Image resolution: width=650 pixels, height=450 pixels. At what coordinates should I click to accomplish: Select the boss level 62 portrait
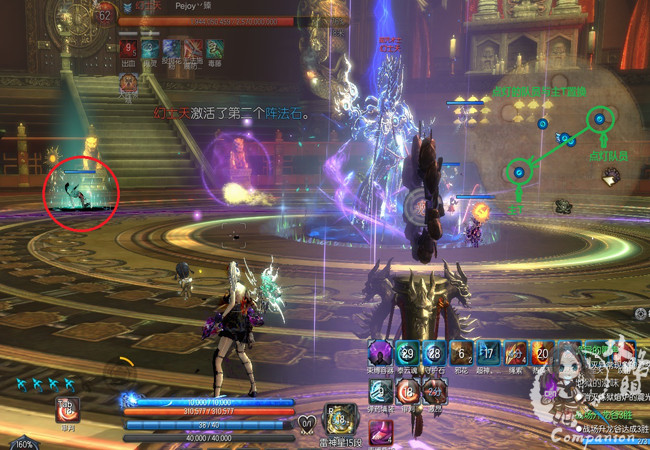104,15
